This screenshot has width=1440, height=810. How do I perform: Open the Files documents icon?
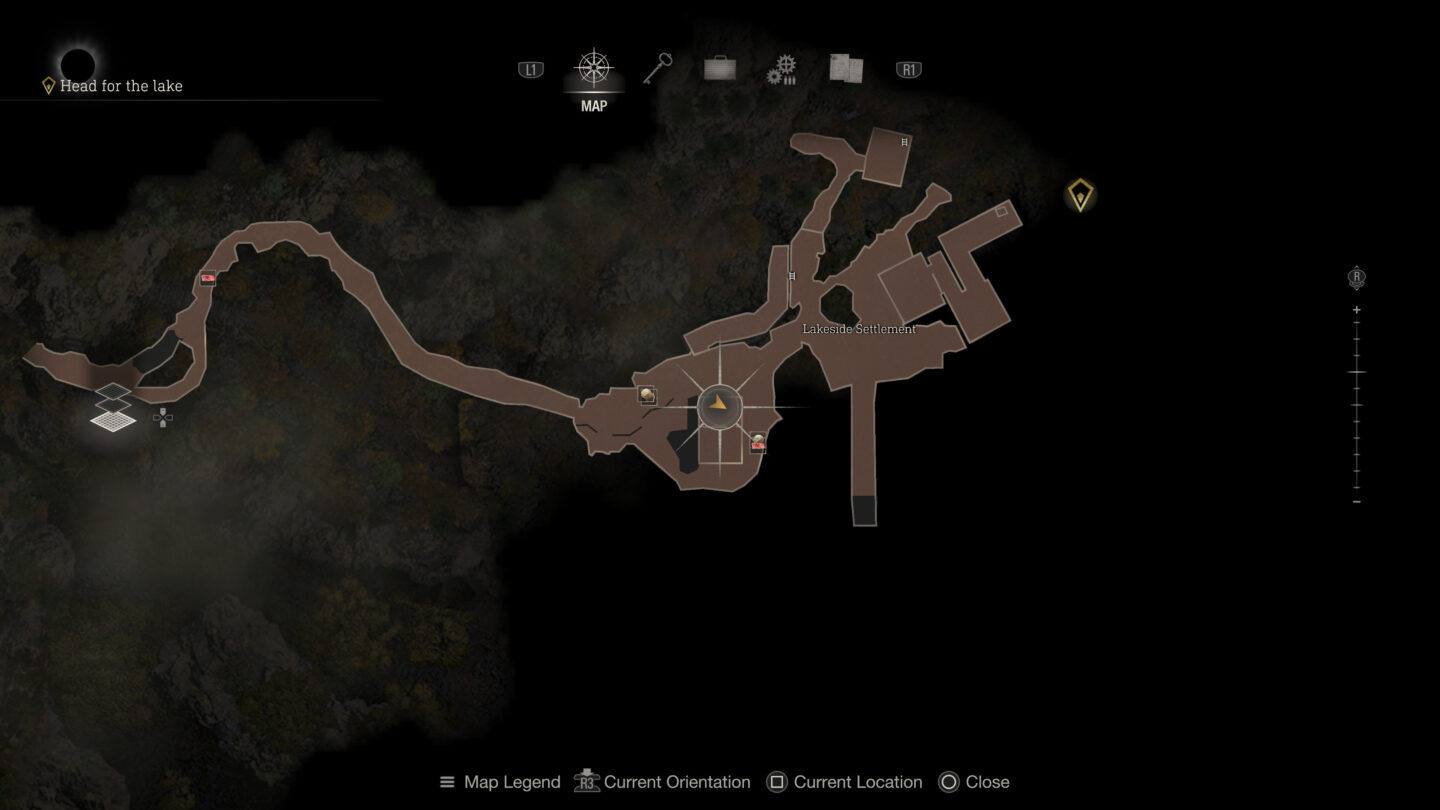[x=846, y=67]
